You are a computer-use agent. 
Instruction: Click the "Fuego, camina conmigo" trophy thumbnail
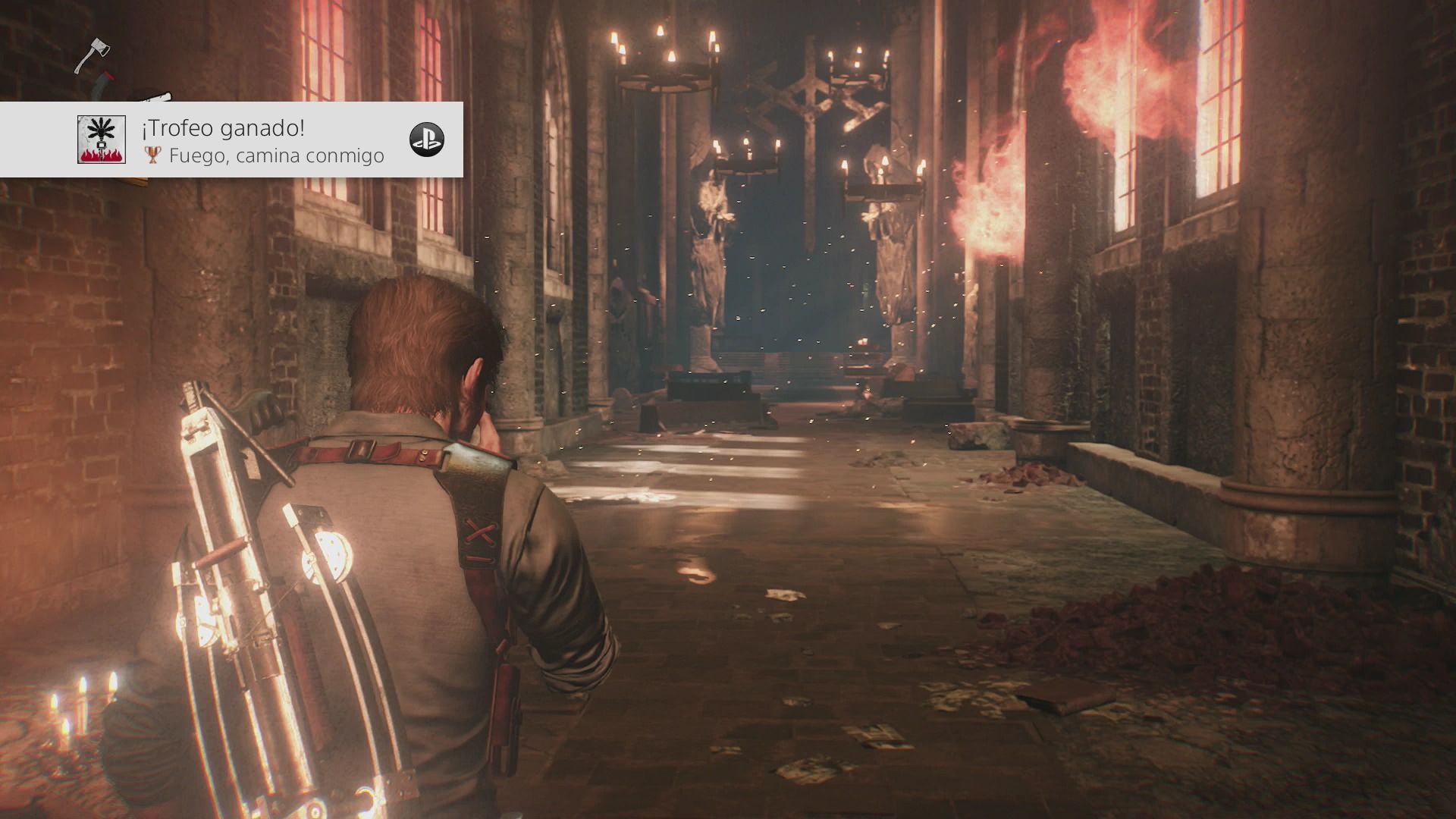pos(102,140)
